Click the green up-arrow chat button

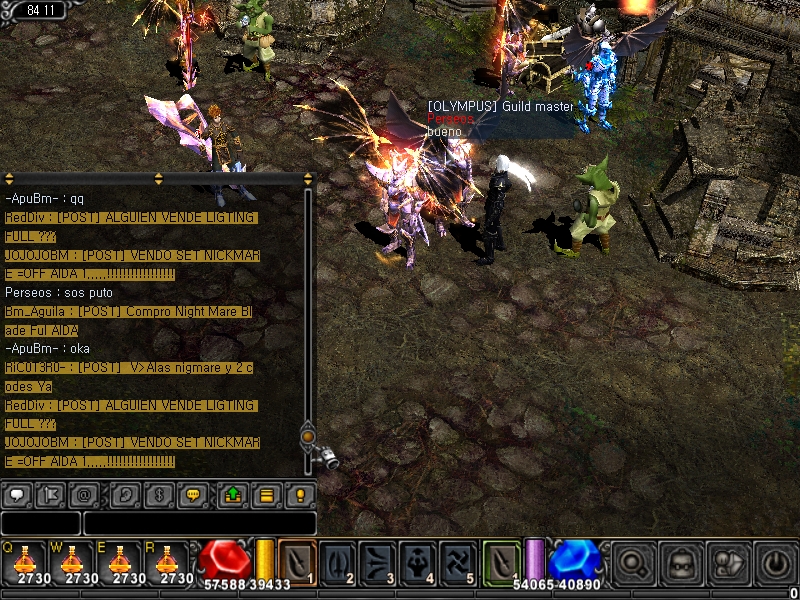tap(232, 494)
